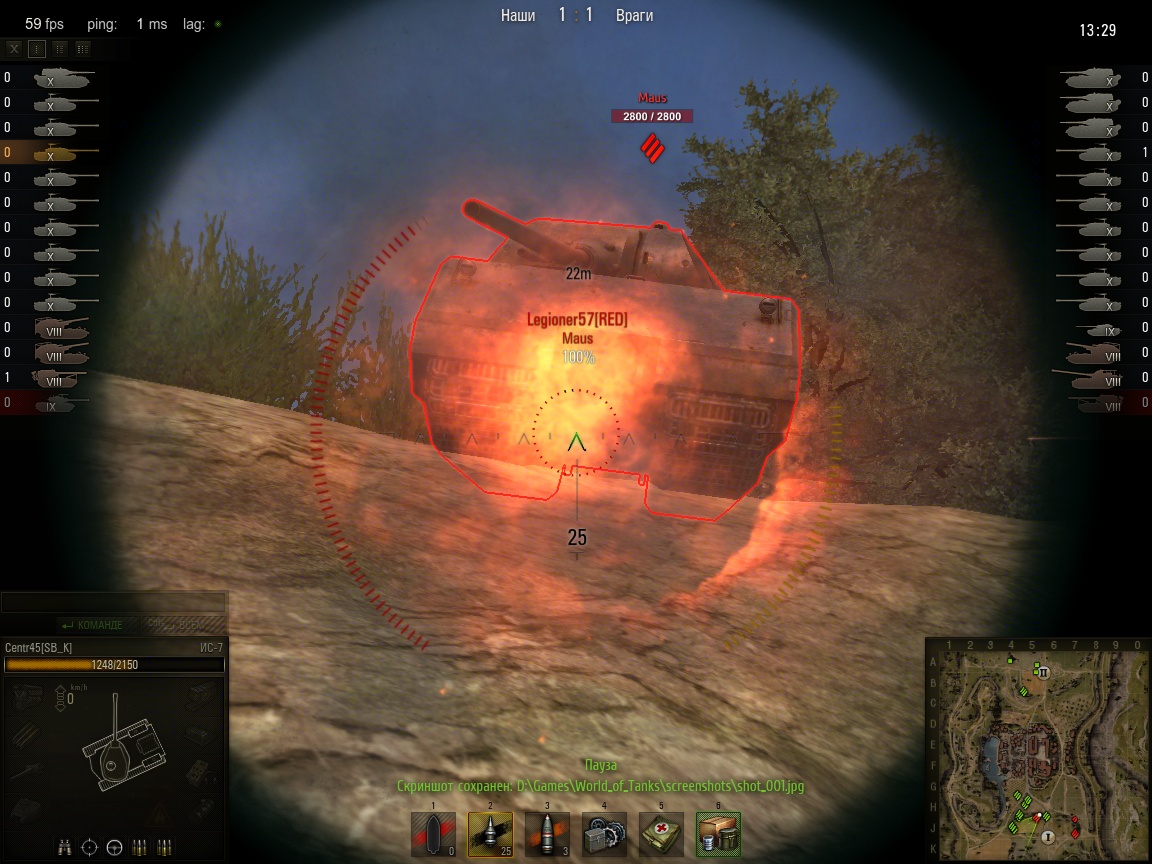This screenshot has width=1152, height=864.
Task: Choose the shell slot showing 25 rounds
Action: 490,834
